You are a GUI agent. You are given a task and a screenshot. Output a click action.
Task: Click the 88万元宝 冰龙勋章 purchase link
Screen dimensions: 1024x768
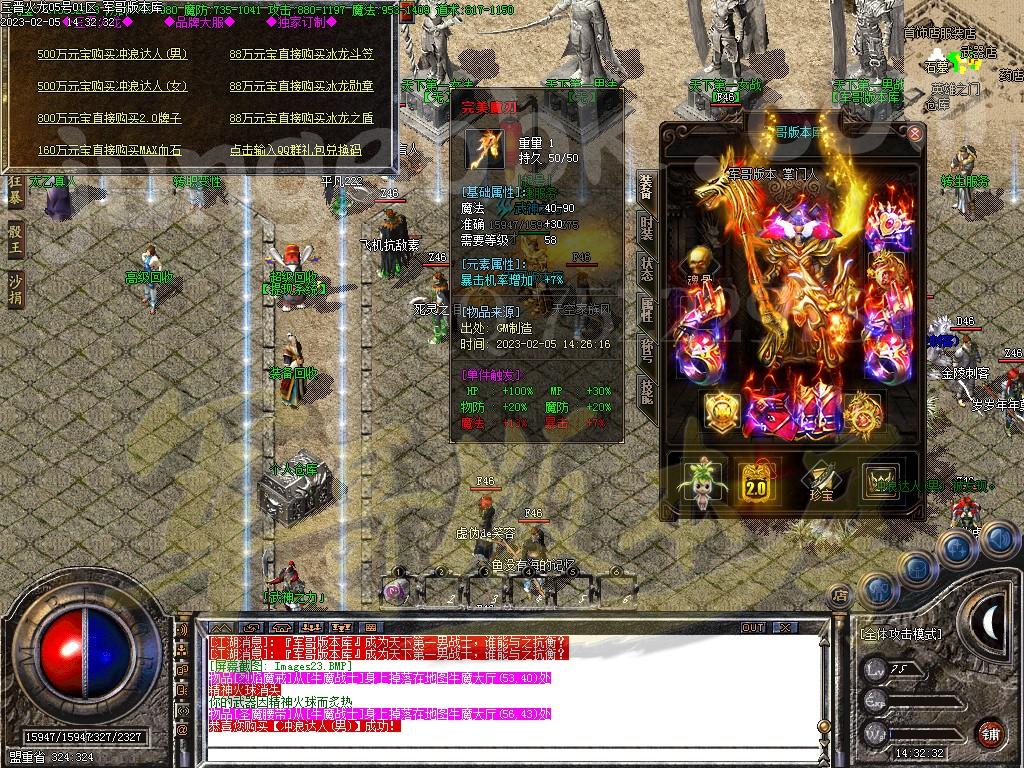click(301, 86)
